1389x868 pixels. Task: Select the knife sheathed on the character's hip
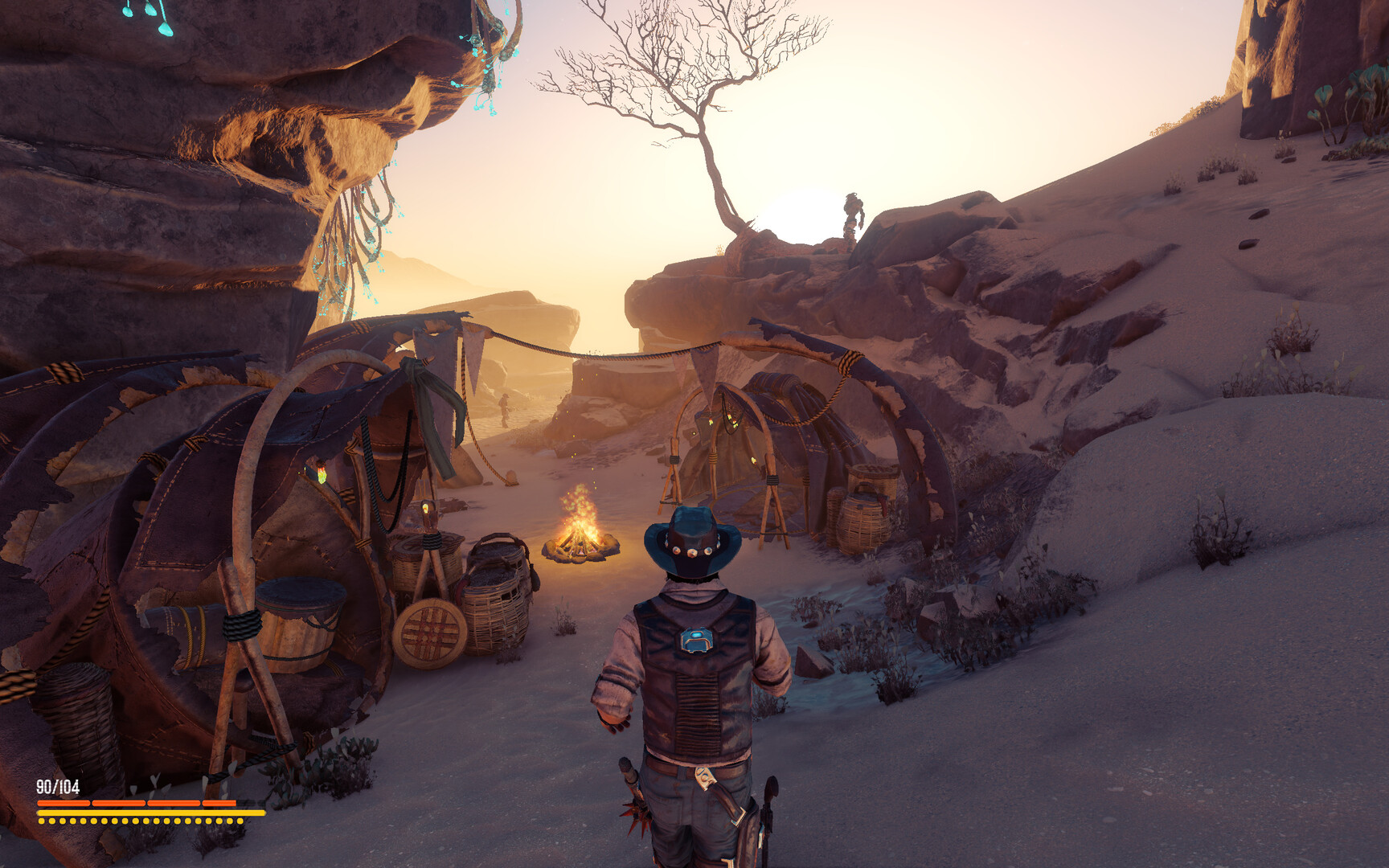click(718, 796)
